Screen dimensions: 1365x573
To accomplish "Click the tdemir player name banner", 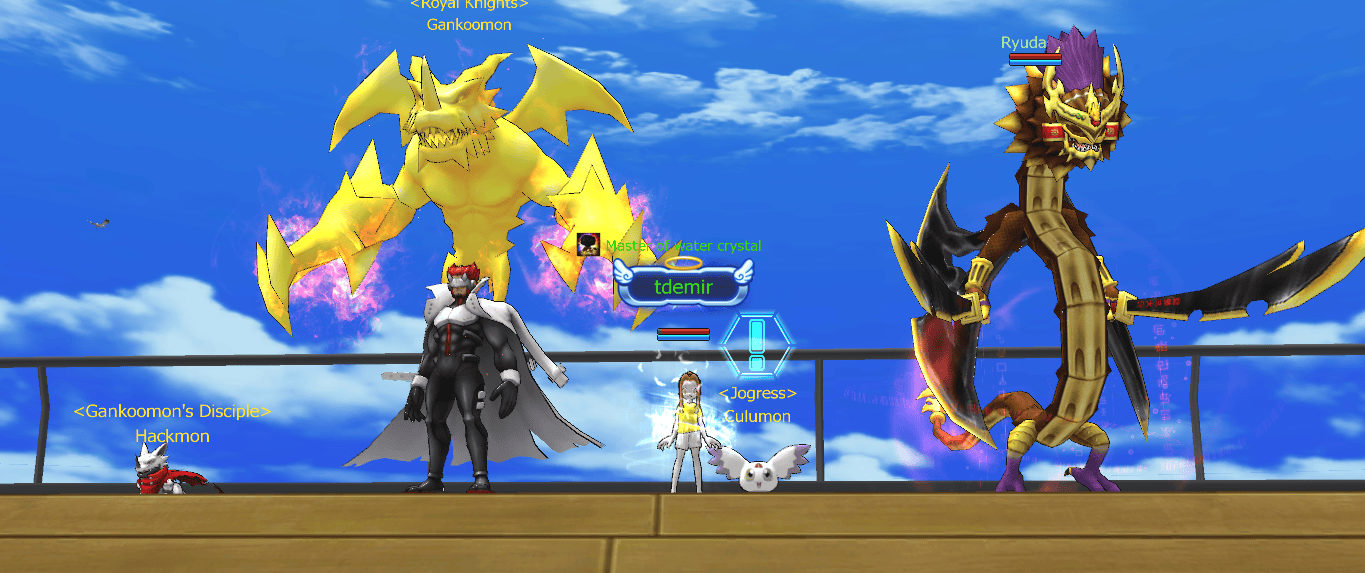I will coord(682,287).
